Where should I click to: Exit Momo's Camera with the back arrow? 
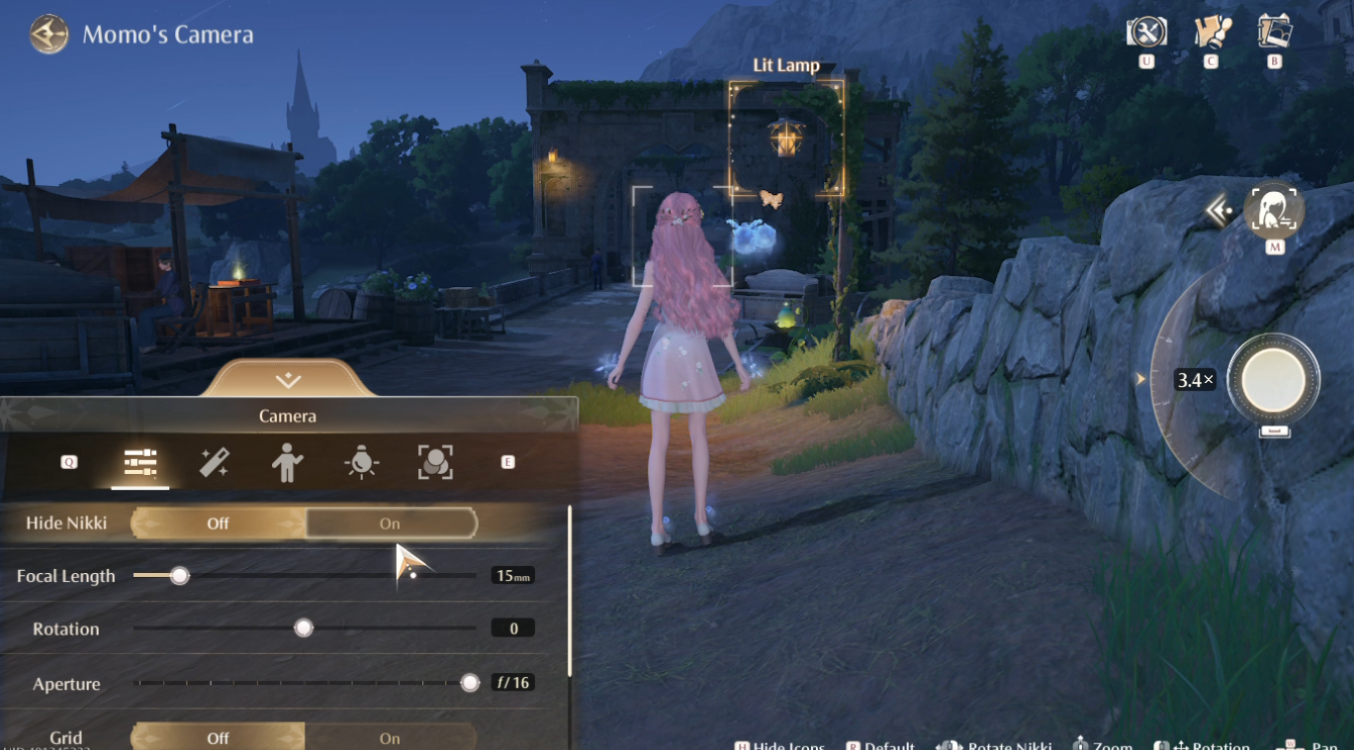48,35
